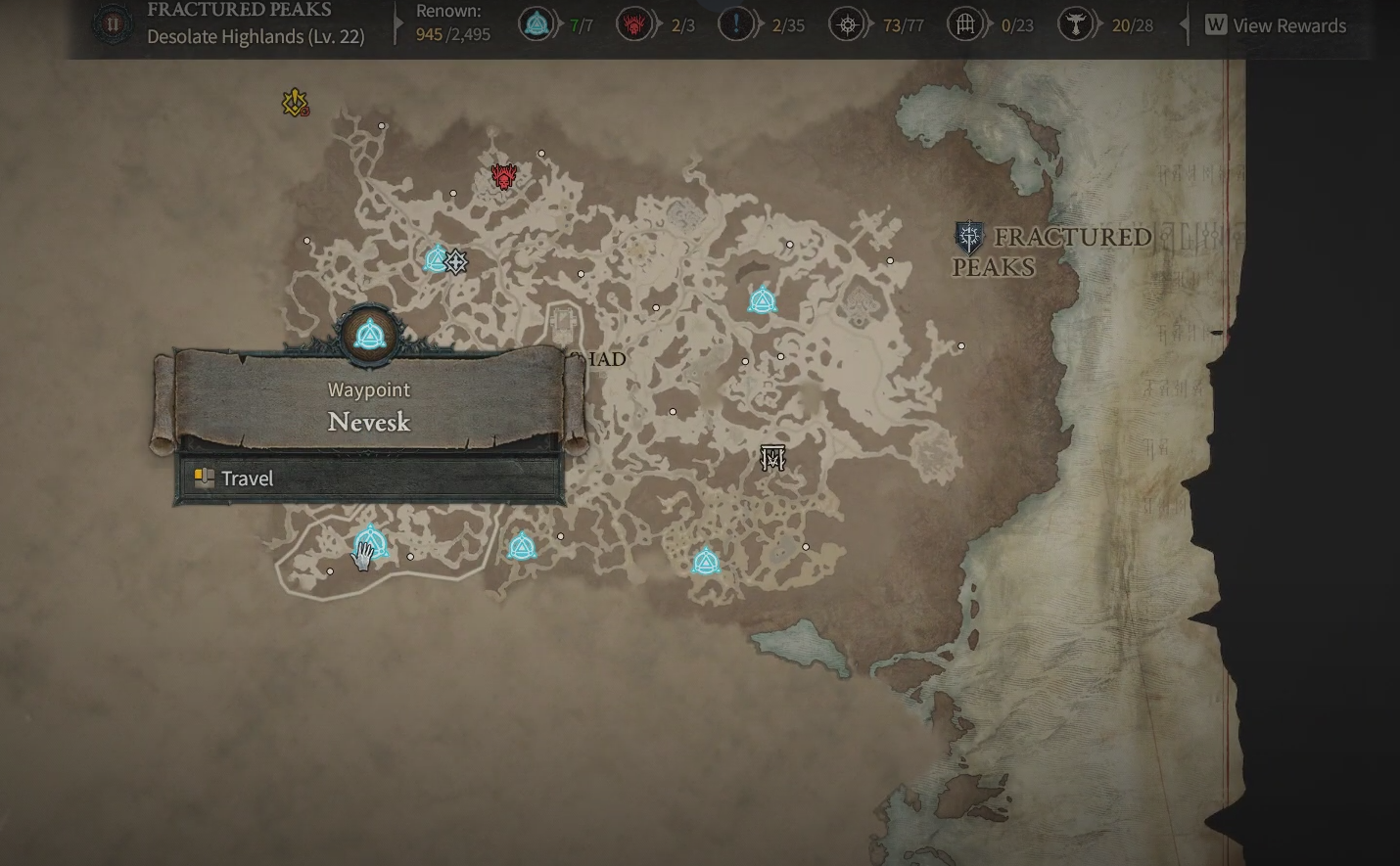Click the Nevesk waypoint marker under cursor
1400x866 pixels.
(370, 541)
